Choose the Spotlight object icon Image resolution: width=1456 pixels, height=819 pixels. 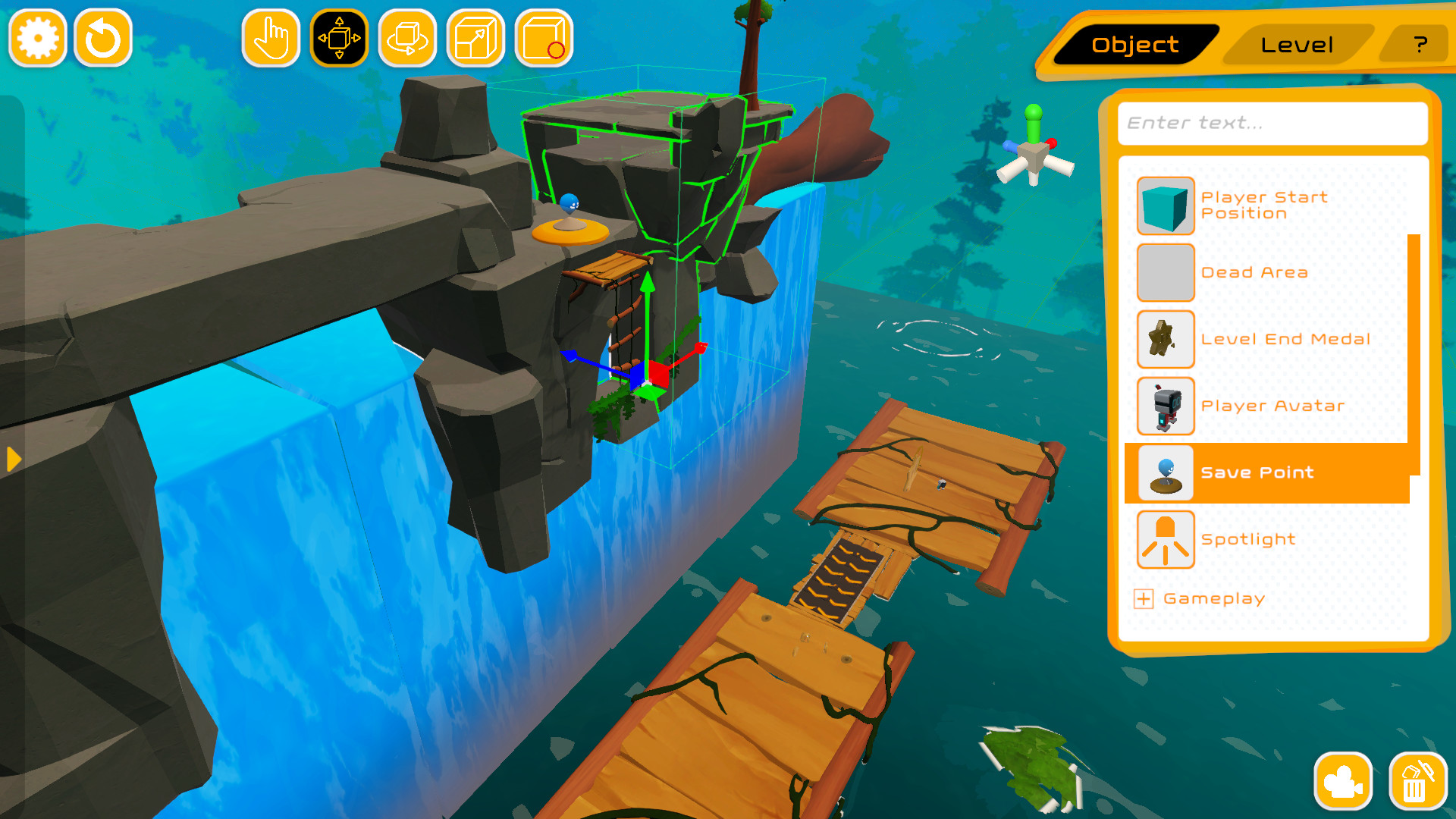[1166, 538]
